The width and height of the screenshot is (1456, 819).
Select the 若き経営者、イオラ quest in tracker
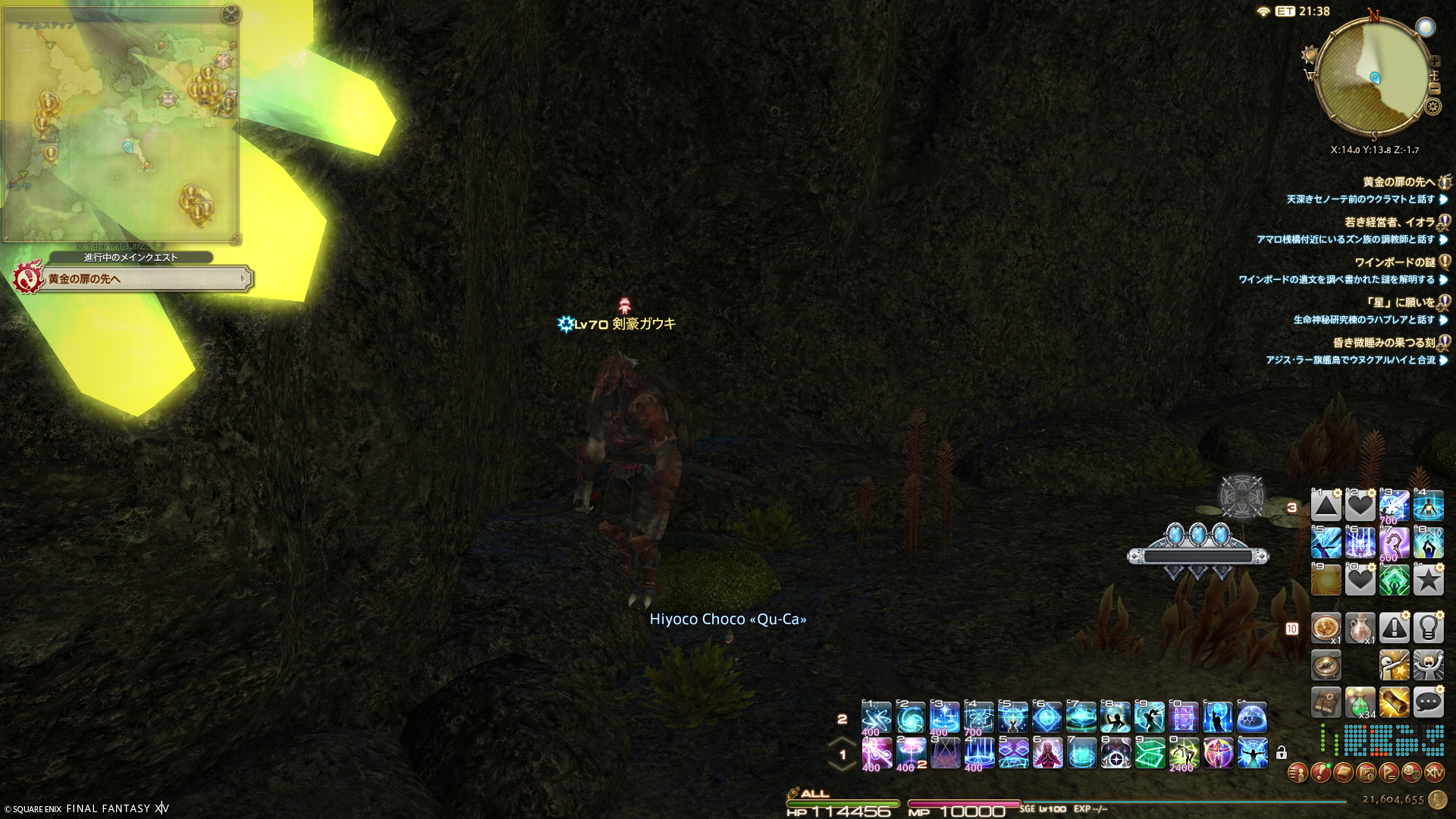1389,222
